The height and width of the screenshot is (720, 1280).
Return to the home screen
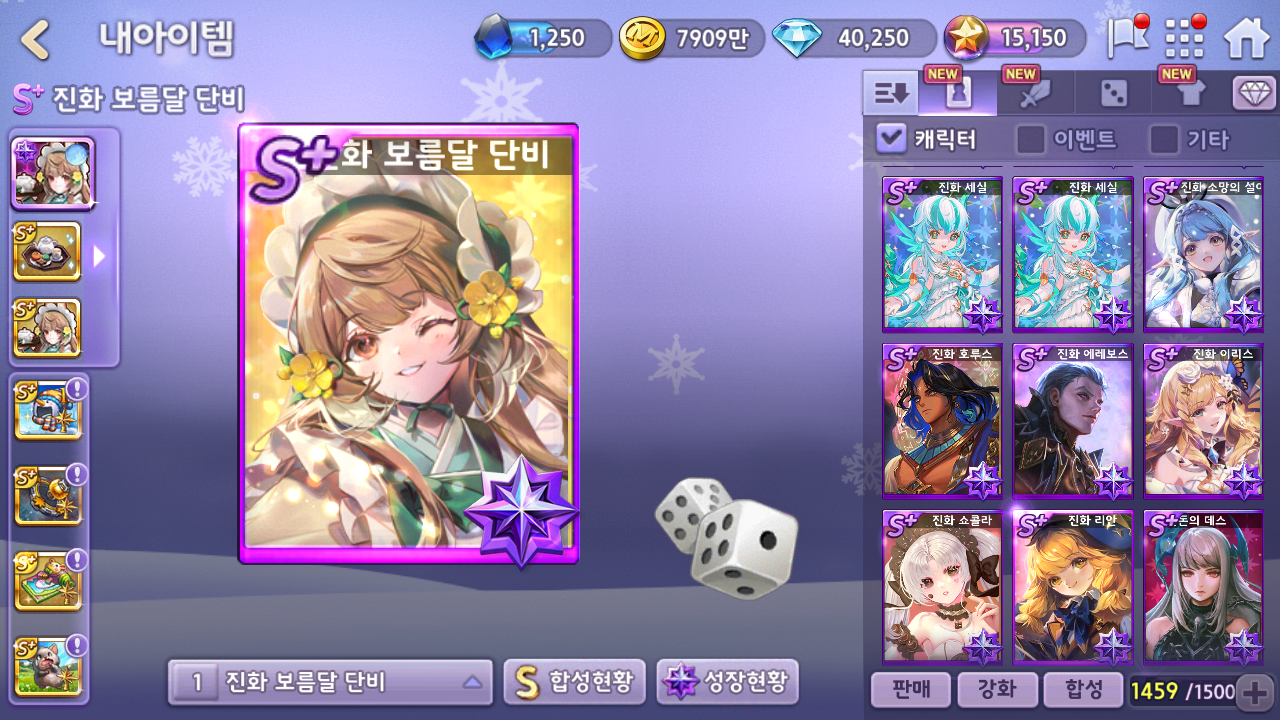[x=1246, y=39]
